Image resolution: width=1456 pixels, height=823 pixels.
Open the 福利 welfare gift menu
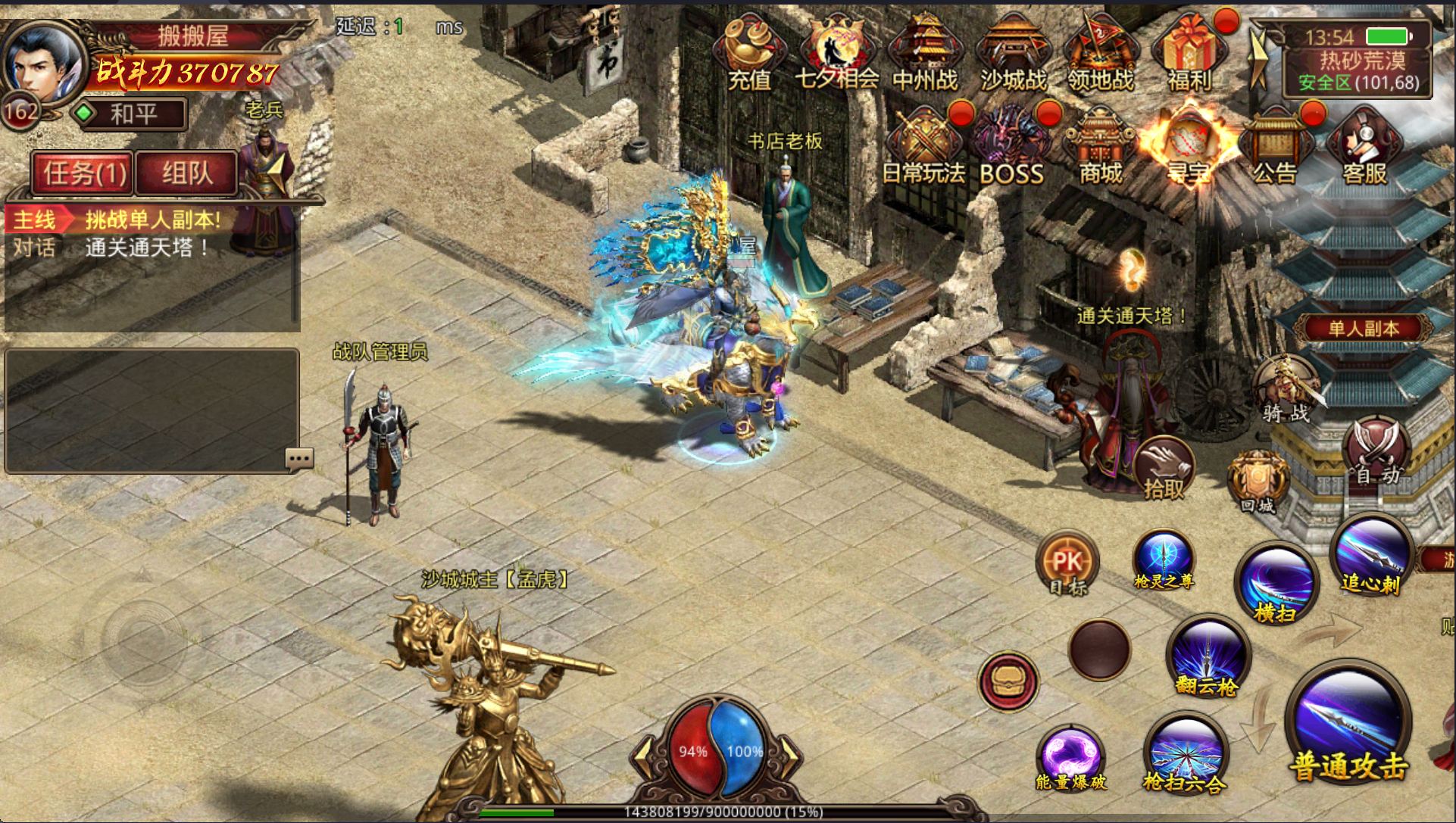pyautogui.click(x=1189, y=55)
